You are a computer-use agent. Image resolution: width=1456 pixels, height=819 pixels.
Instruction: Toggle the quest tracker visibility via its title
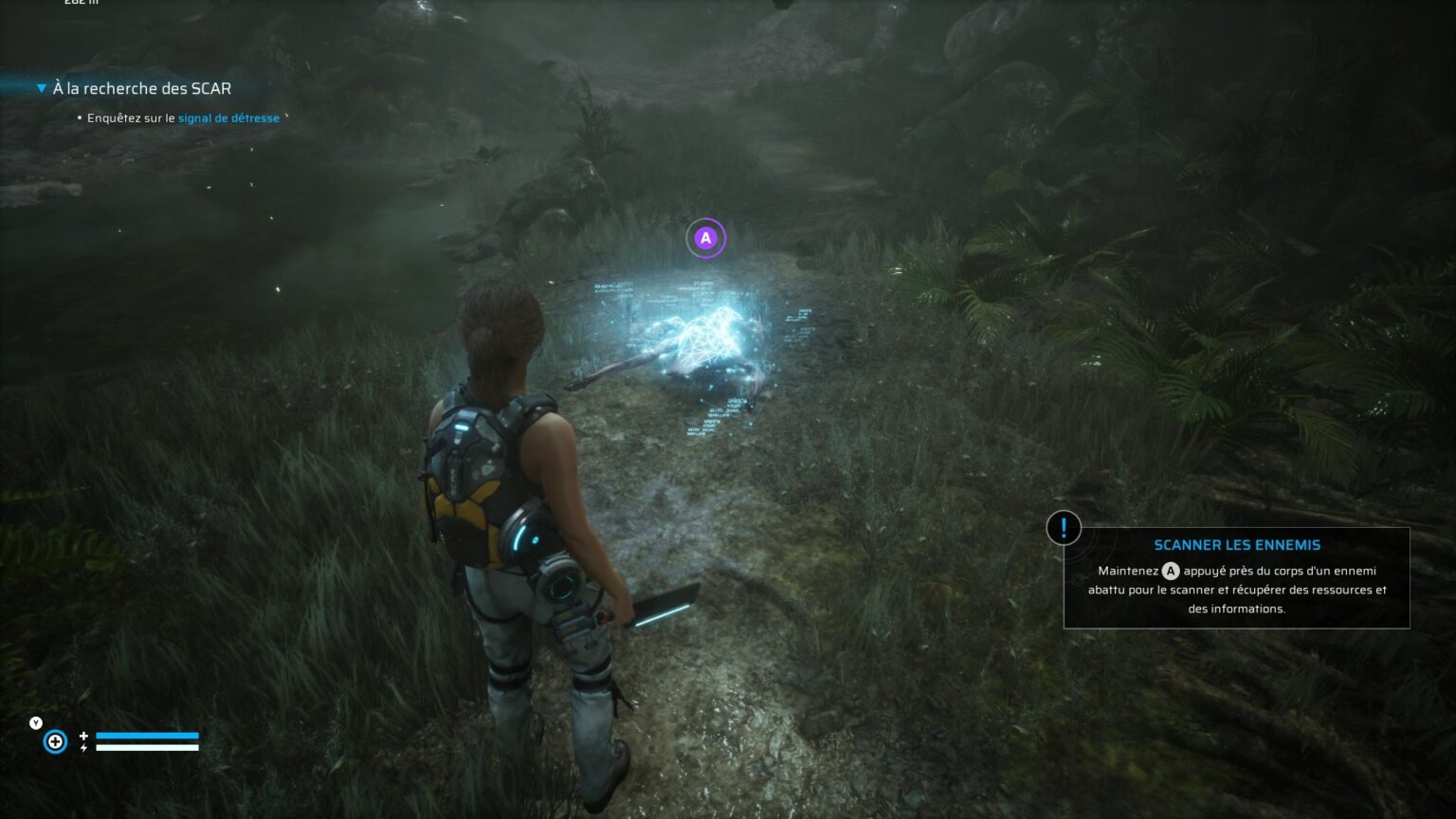[x=142, y=87]
